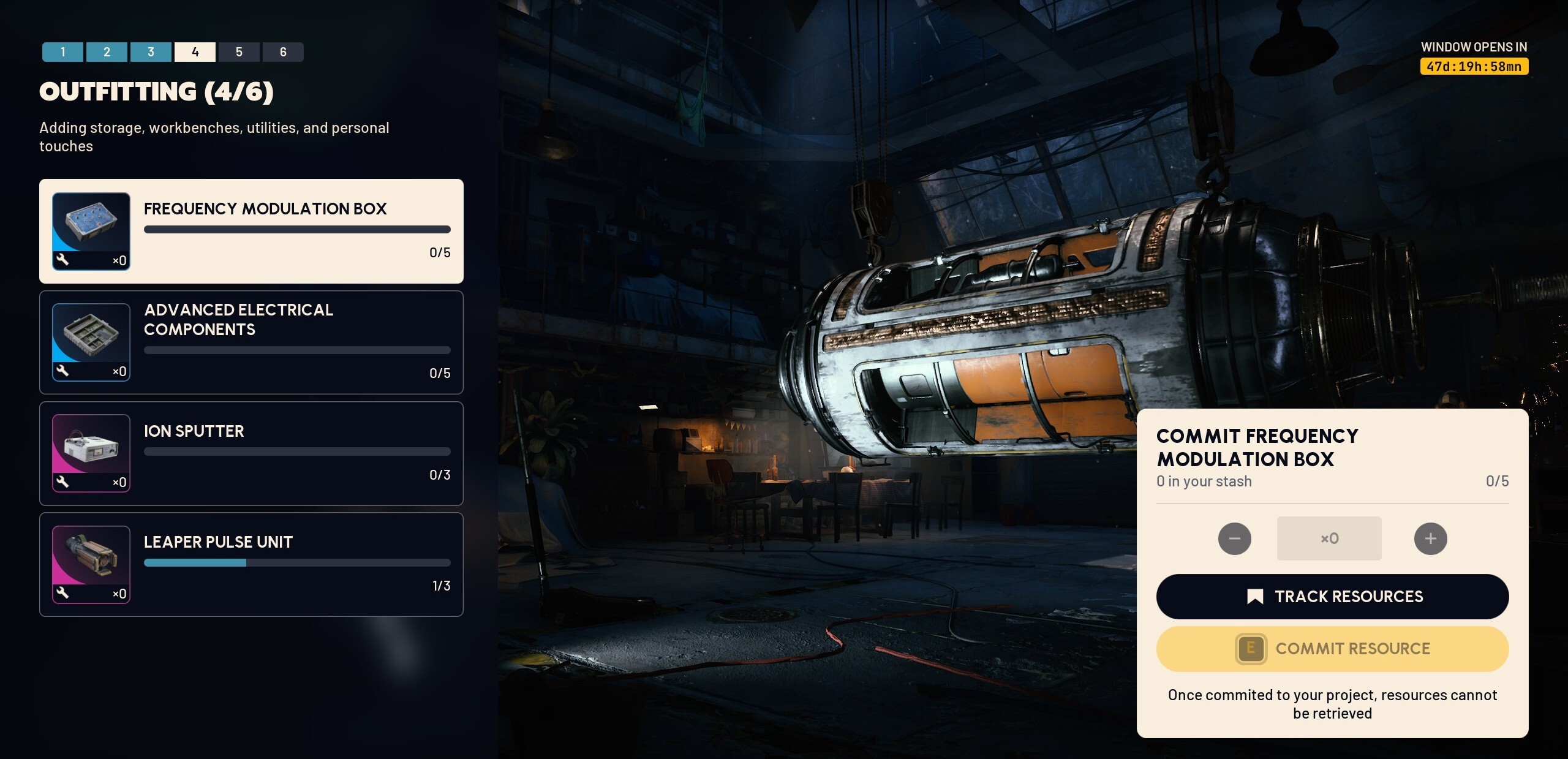
Task: Track resources for this item
Action: click(1332, 597)
